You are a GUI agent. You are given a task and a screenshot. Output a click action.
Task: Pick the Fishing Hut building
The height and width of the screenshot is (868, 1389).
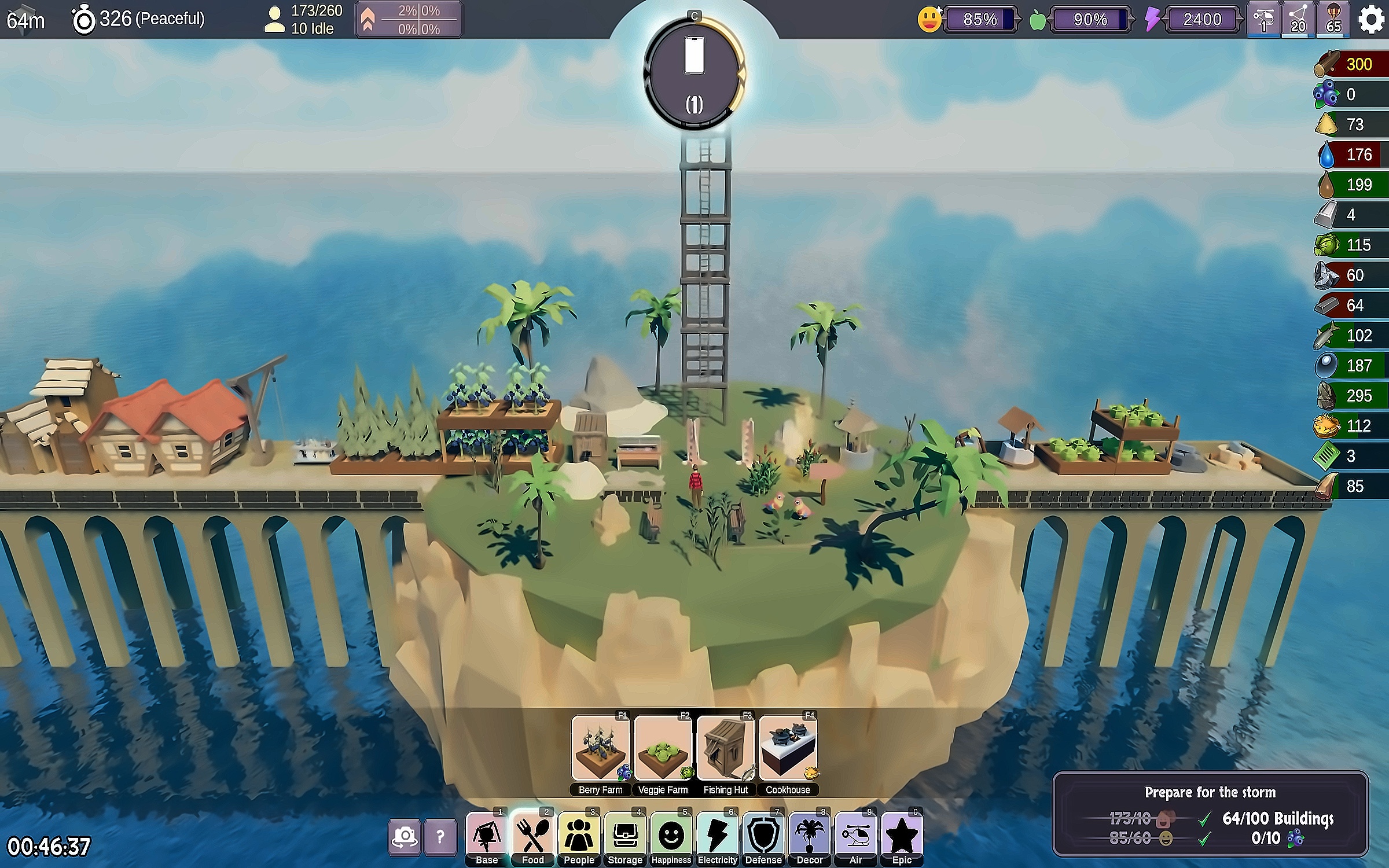tap(725, 748)
